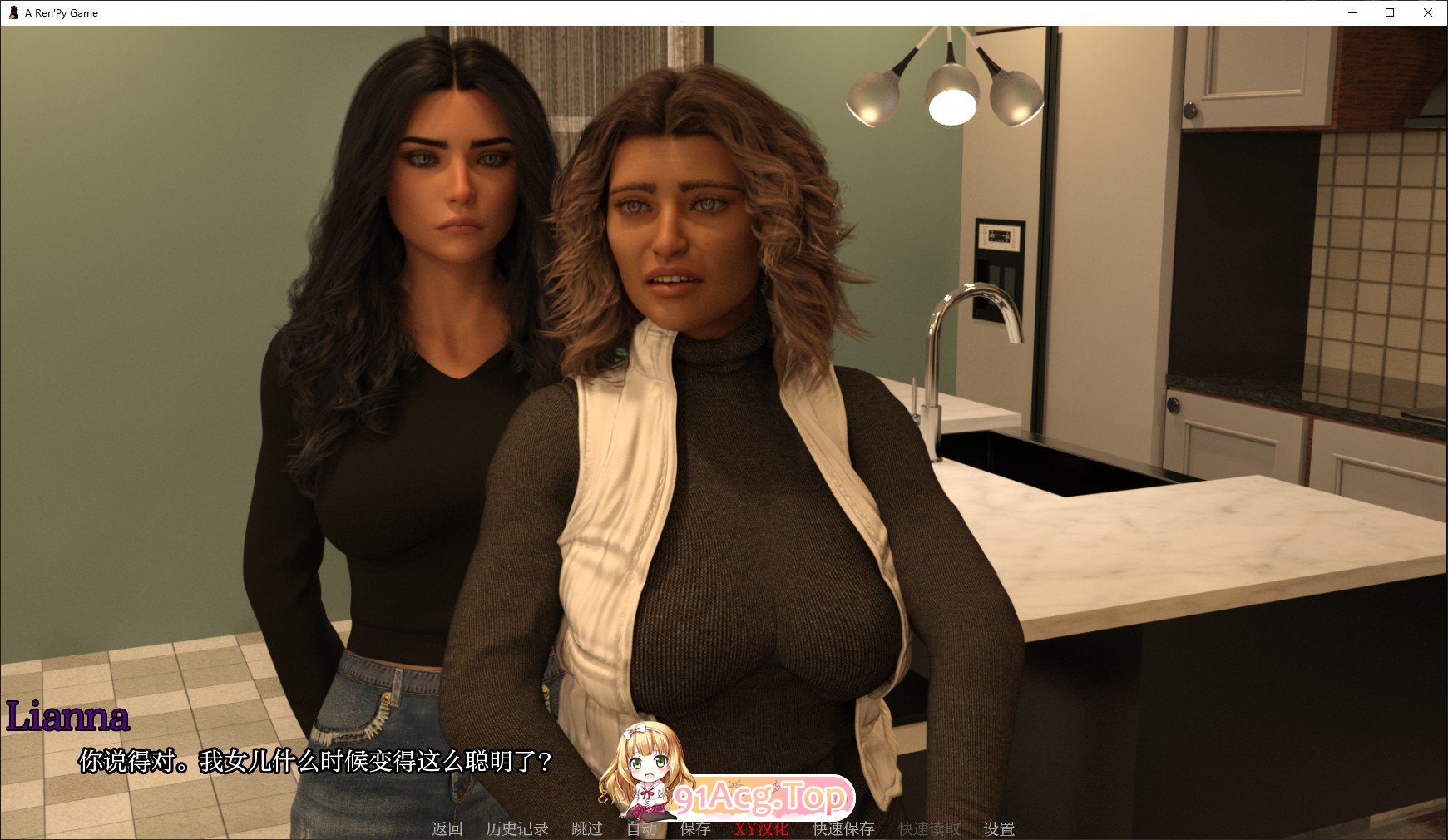Open 历史记录 to expand dialogue history

coord(516,829)
